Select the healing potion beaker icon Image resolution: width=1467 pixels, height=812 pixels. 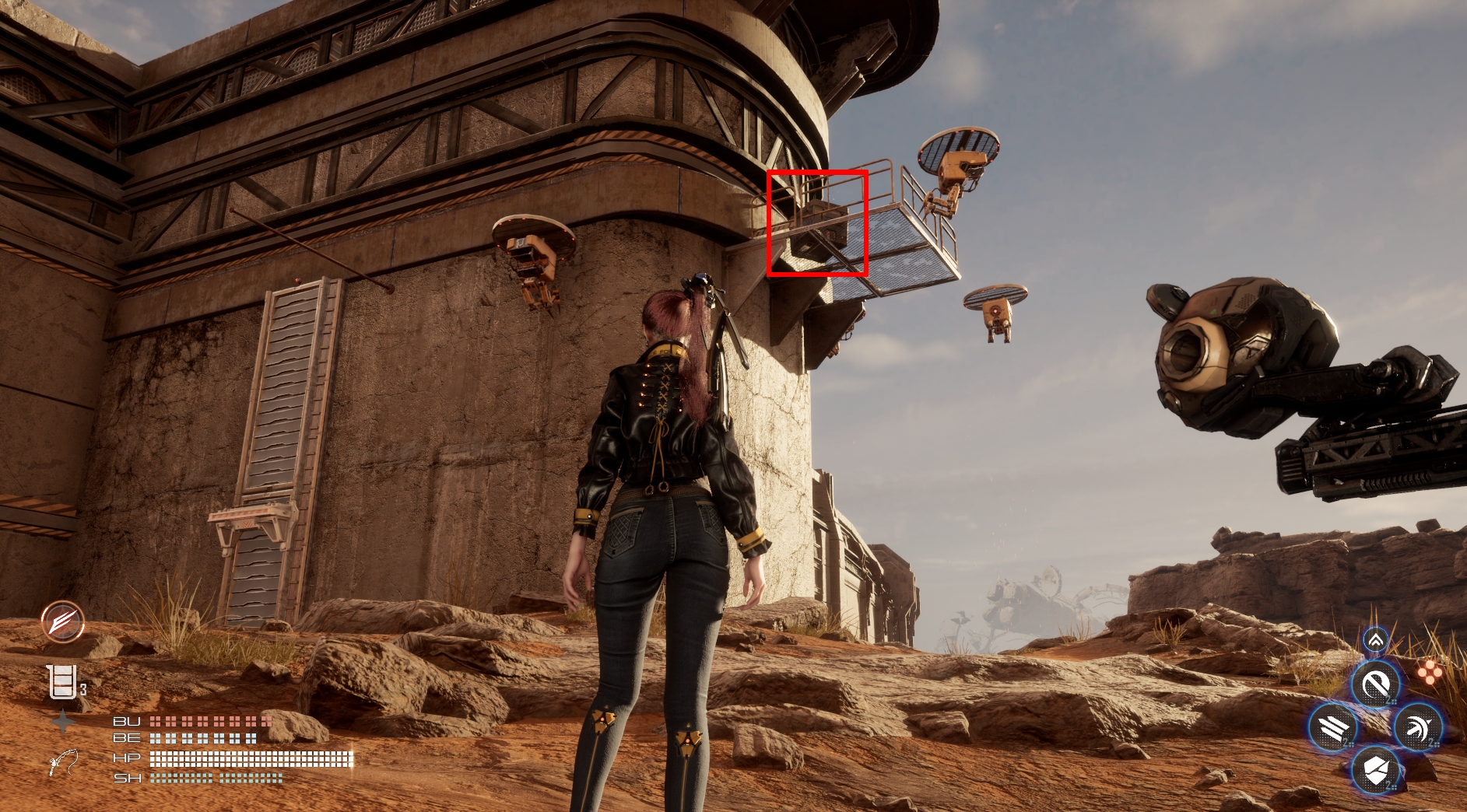[x=61, y=682]
